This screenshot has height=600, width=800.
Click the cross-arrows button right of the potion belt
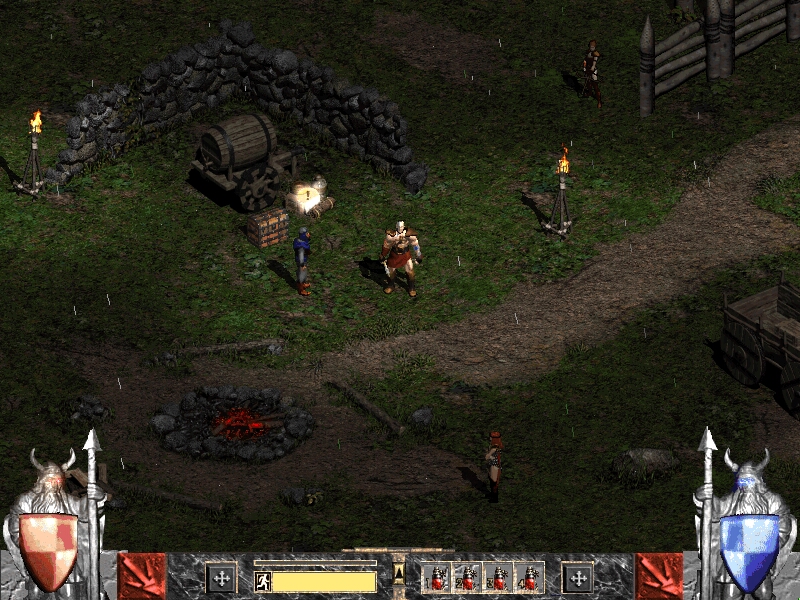[577, 578]
